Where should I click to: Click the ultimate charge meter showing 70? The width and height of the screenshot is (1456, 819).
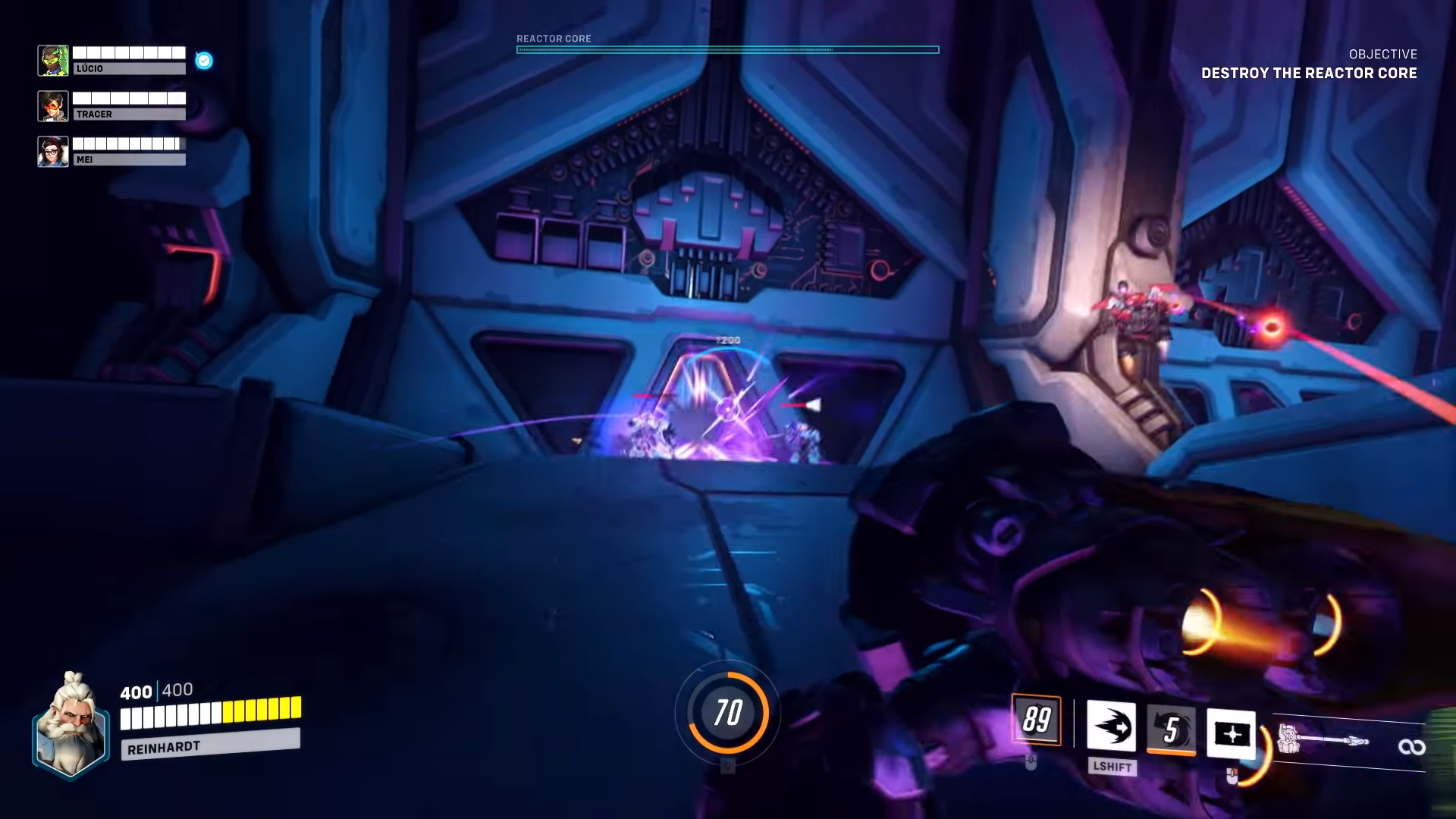coord(728,712)
